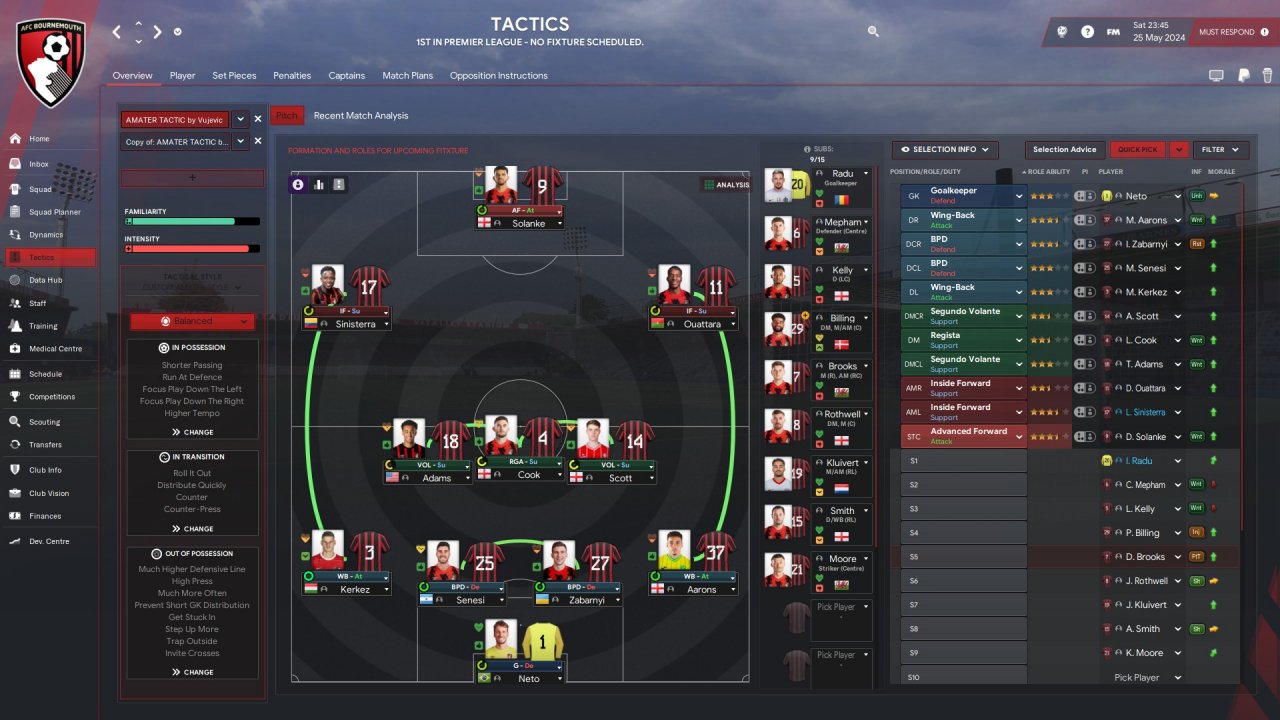Go to Squad in sidebar
Viewport: 1280px width, 720px height.
pos(40,188)
